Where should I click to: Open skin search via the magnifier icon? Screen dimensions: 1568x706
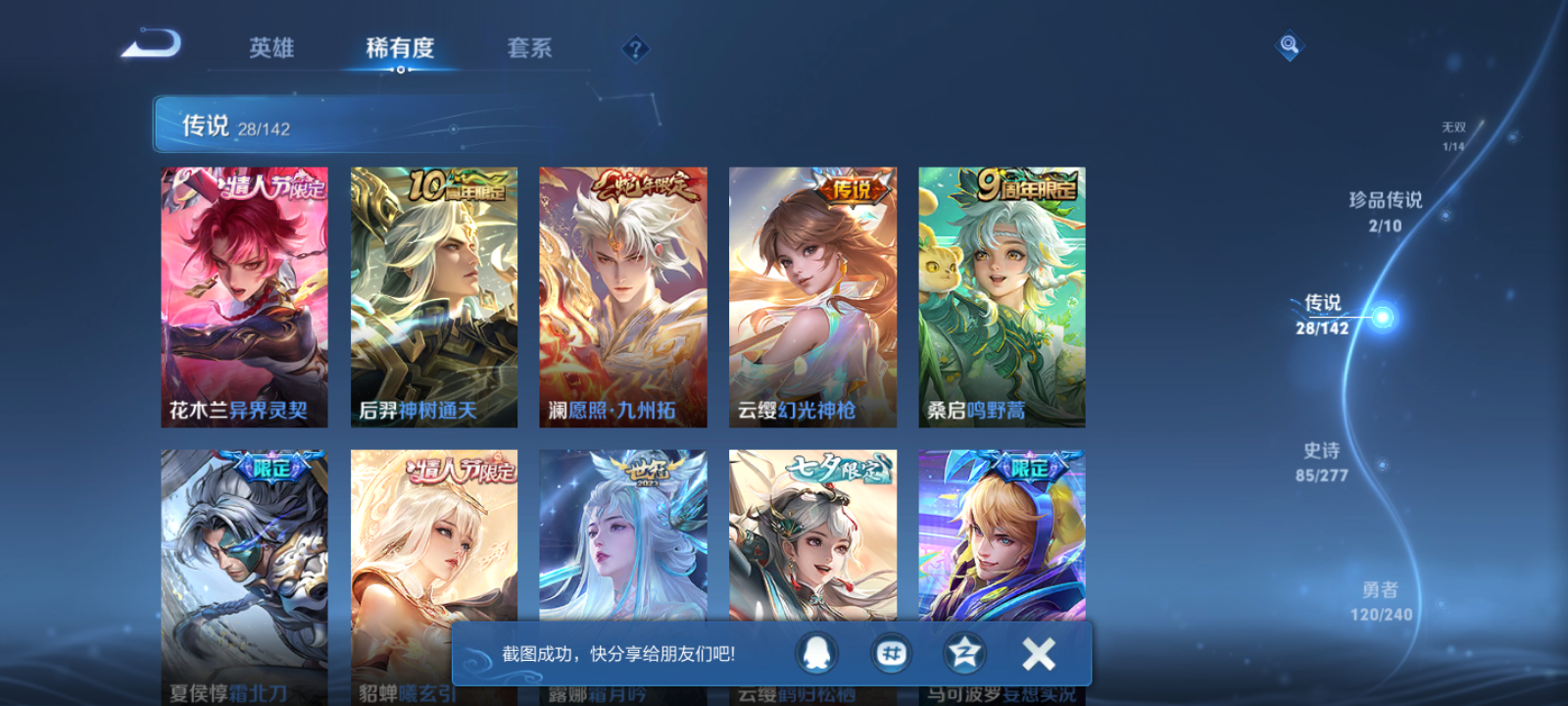click(x=1289, y=44)
